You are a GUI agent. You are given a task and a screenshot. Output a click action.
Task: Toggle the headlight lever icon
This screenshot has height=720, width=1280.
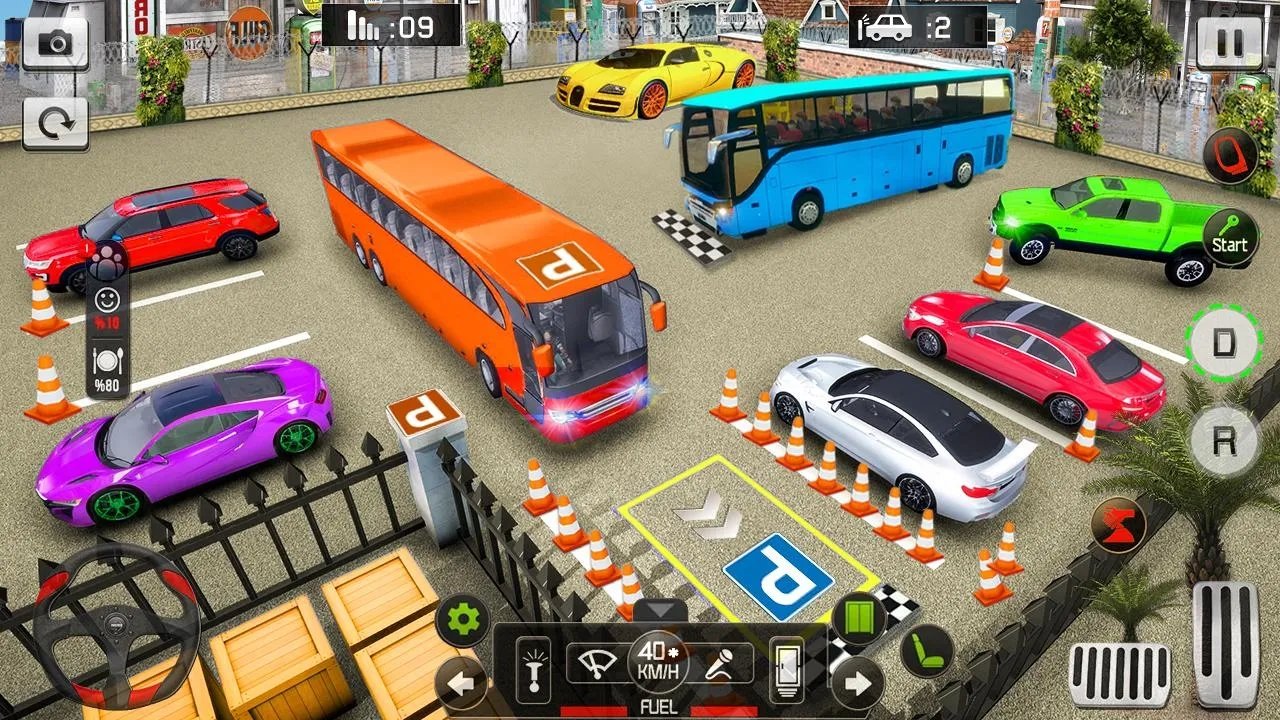[x=533, y=669]
